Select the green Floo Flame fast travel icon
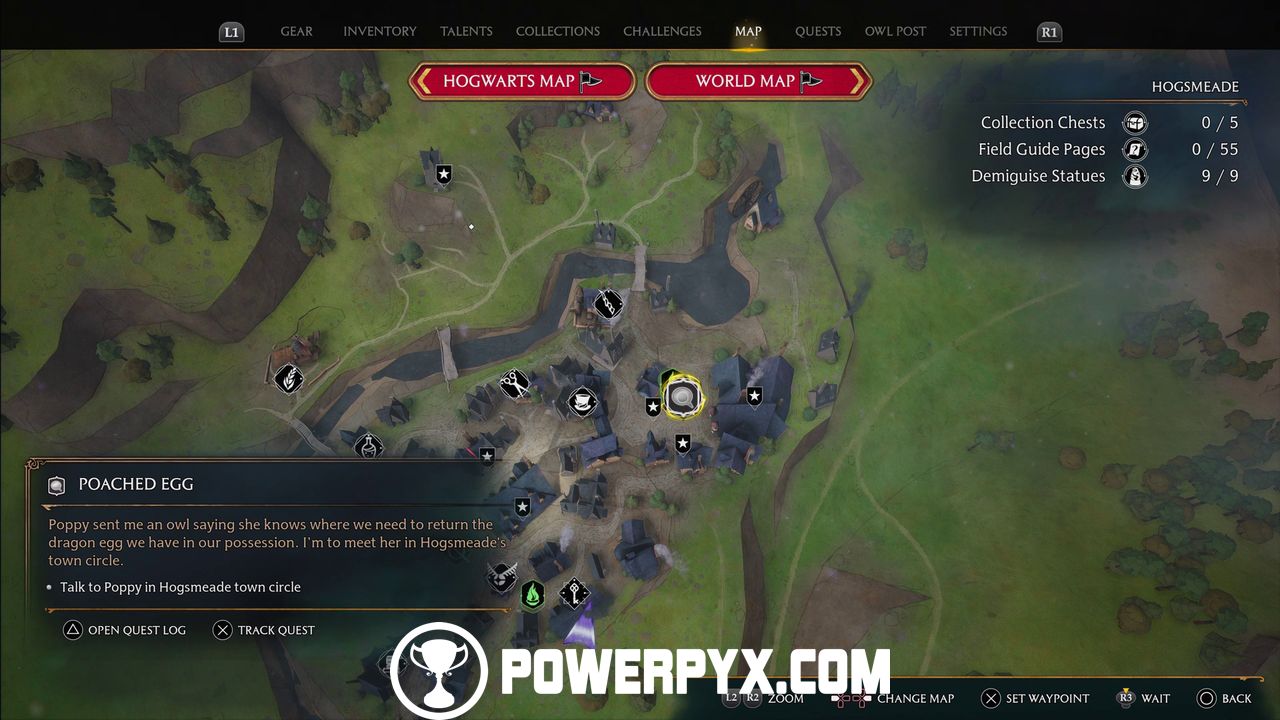Viewport: 1280px width, 720px height. (533, 592)
